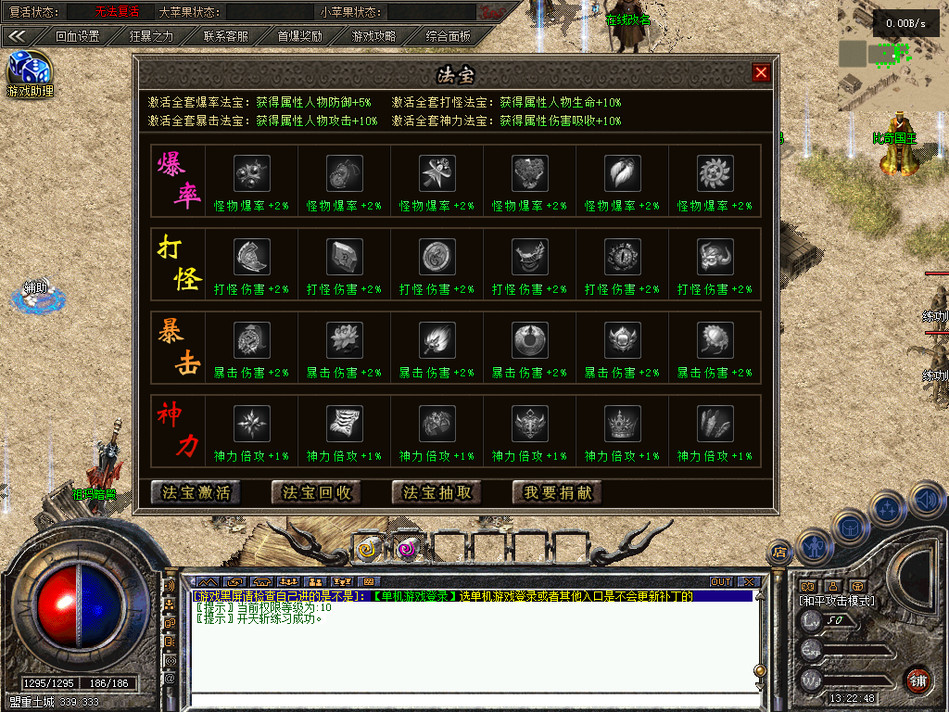The width and height of the screenshot is (949, 712).
Task: Open the 首爆奖励 rewards menu
Action: (x=300, y=36)
